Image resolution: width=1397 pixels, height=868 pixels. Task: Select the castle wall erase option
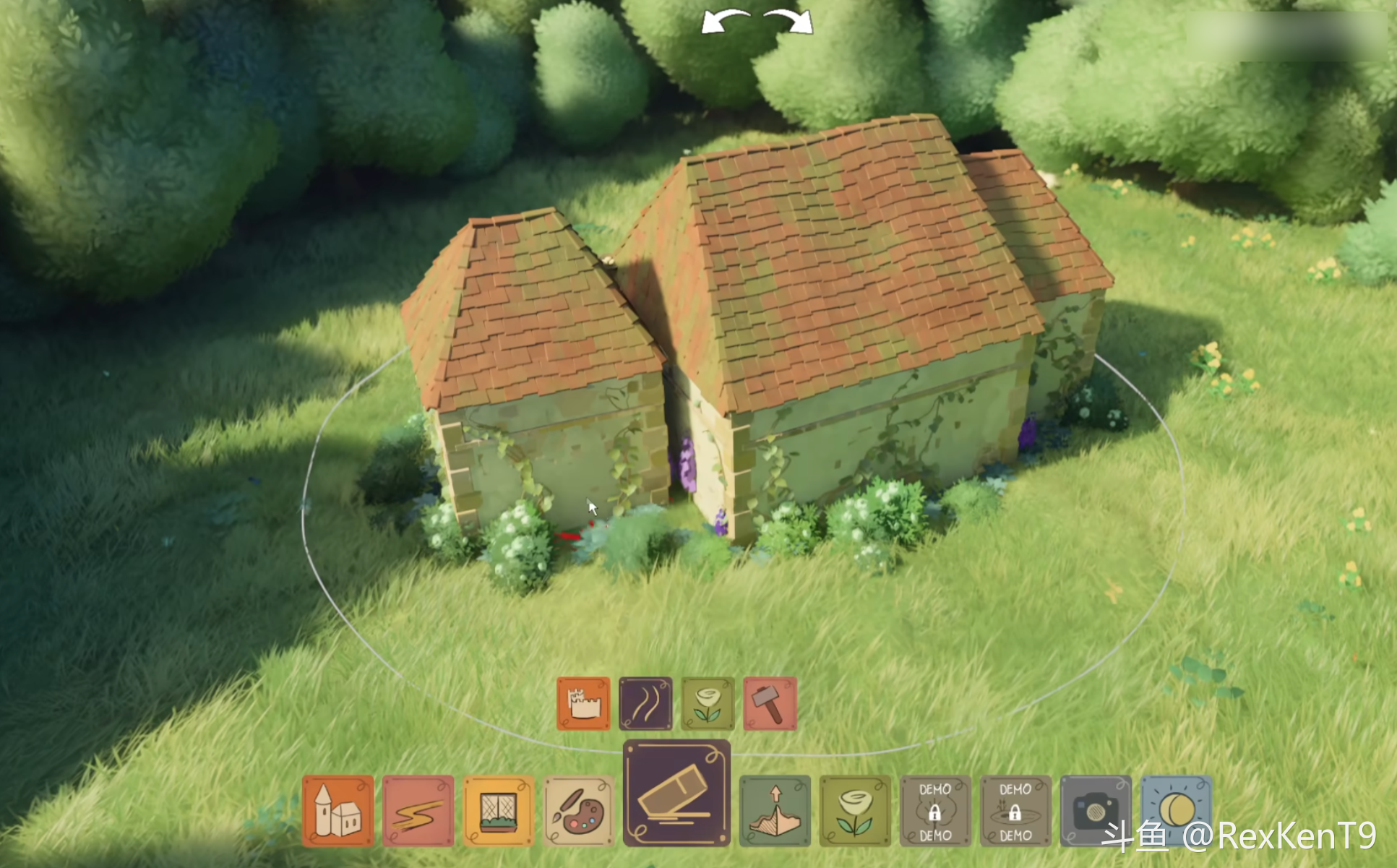click(x=583, y=703)
